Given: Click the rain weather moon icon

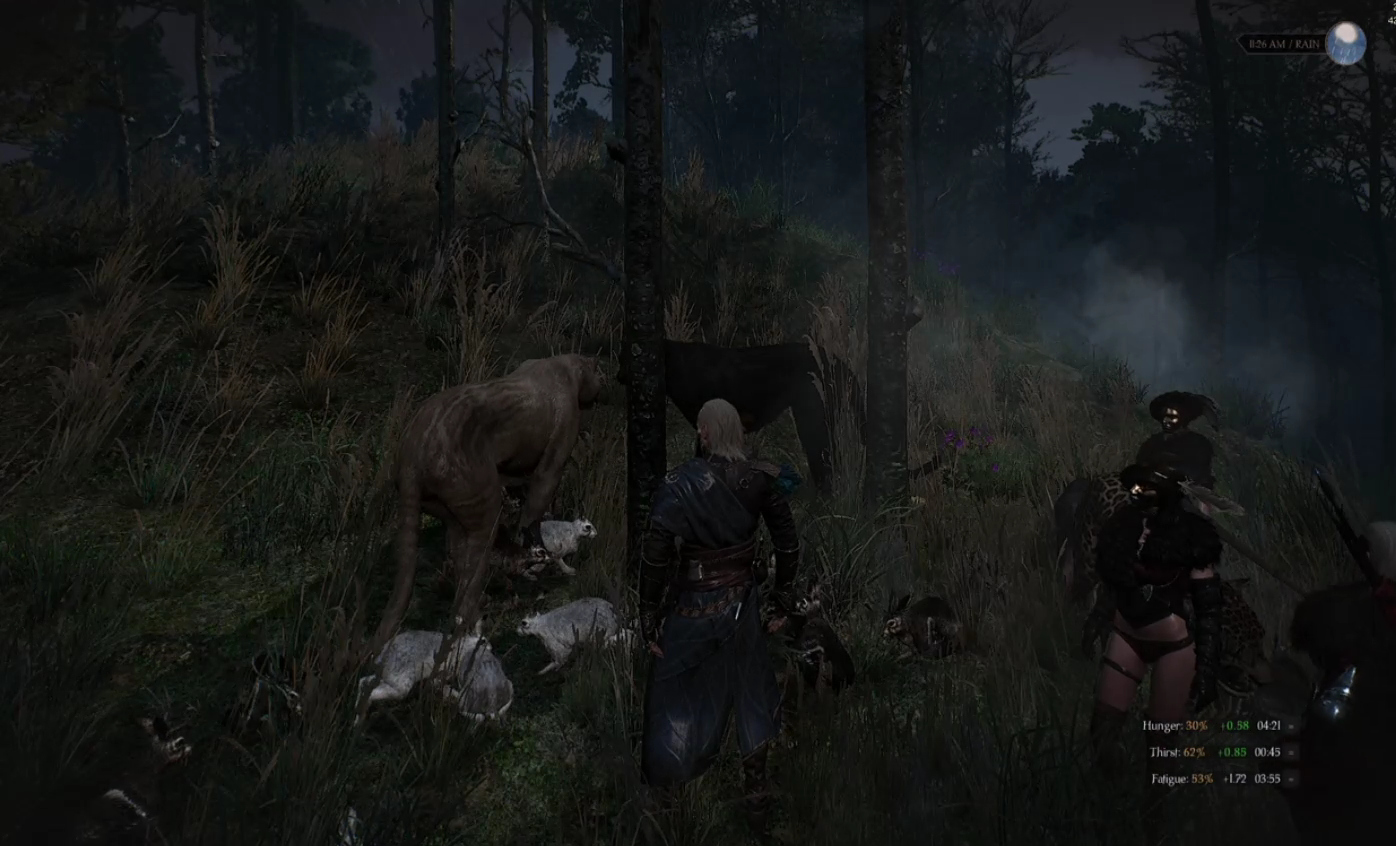Looking at the screenshot, I should click(1345, 43).
